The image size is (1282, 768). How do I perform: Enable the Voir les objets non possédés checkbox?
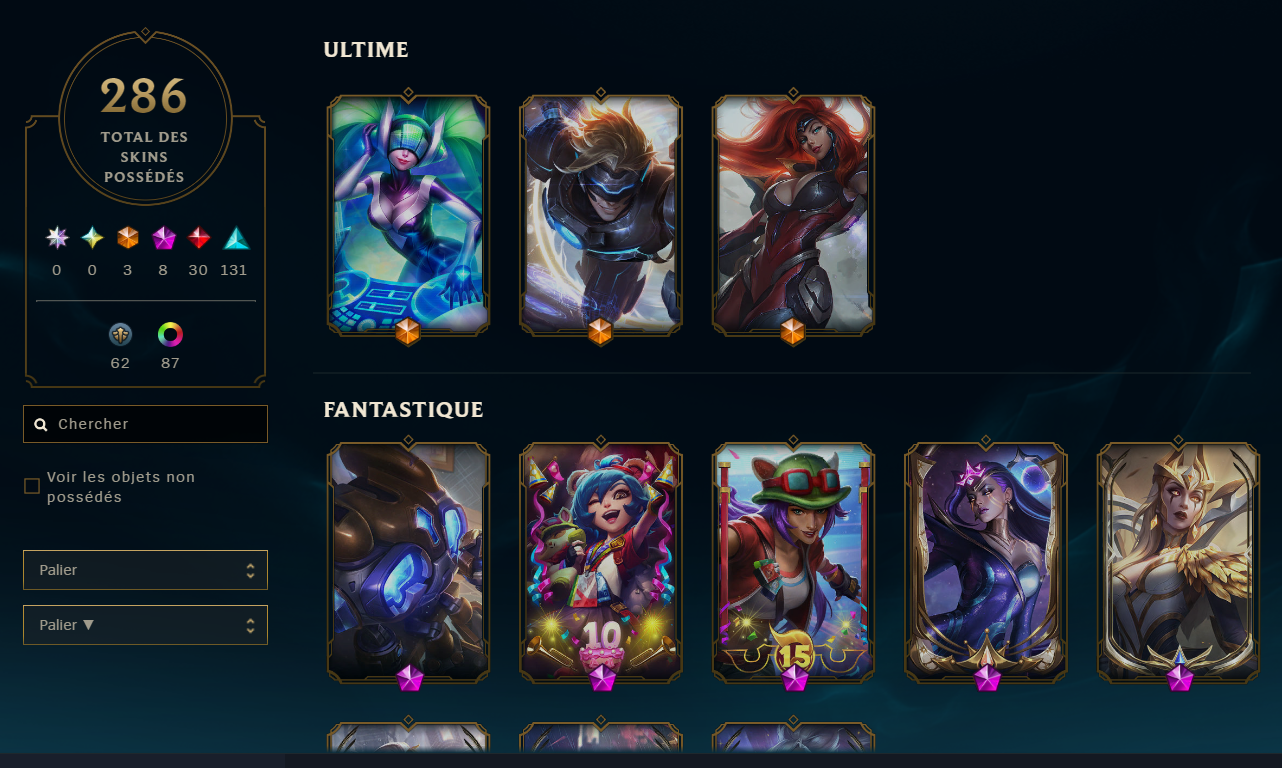(x=32, y=484)
